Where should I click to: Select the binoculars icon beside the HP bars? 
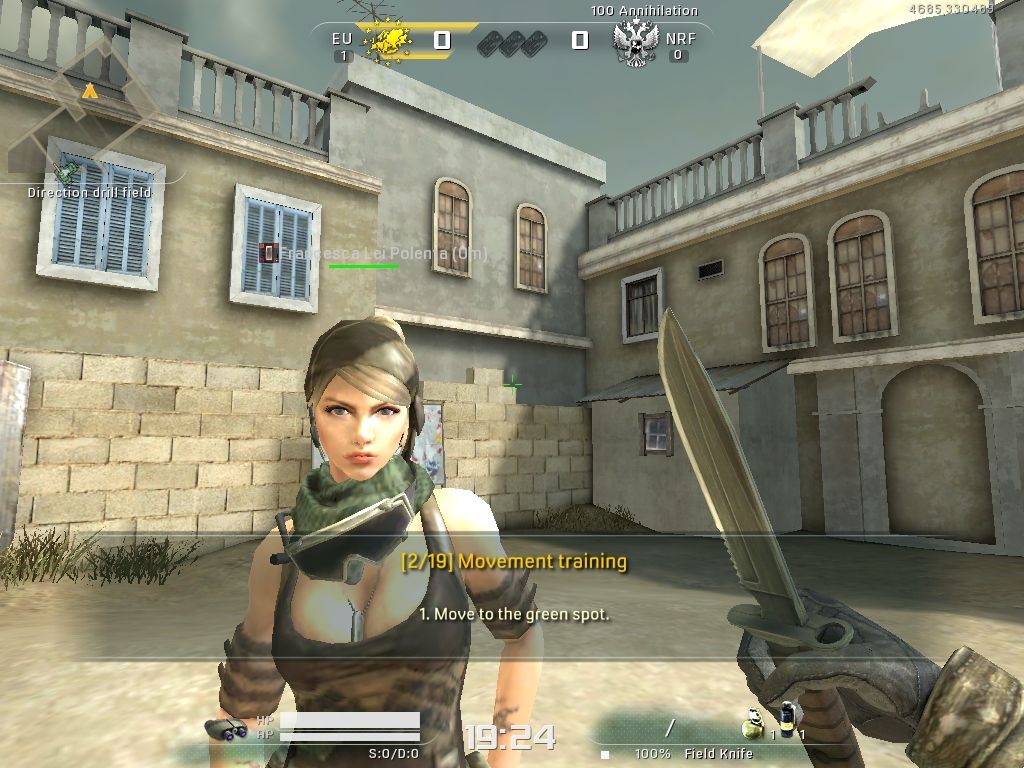227,729
